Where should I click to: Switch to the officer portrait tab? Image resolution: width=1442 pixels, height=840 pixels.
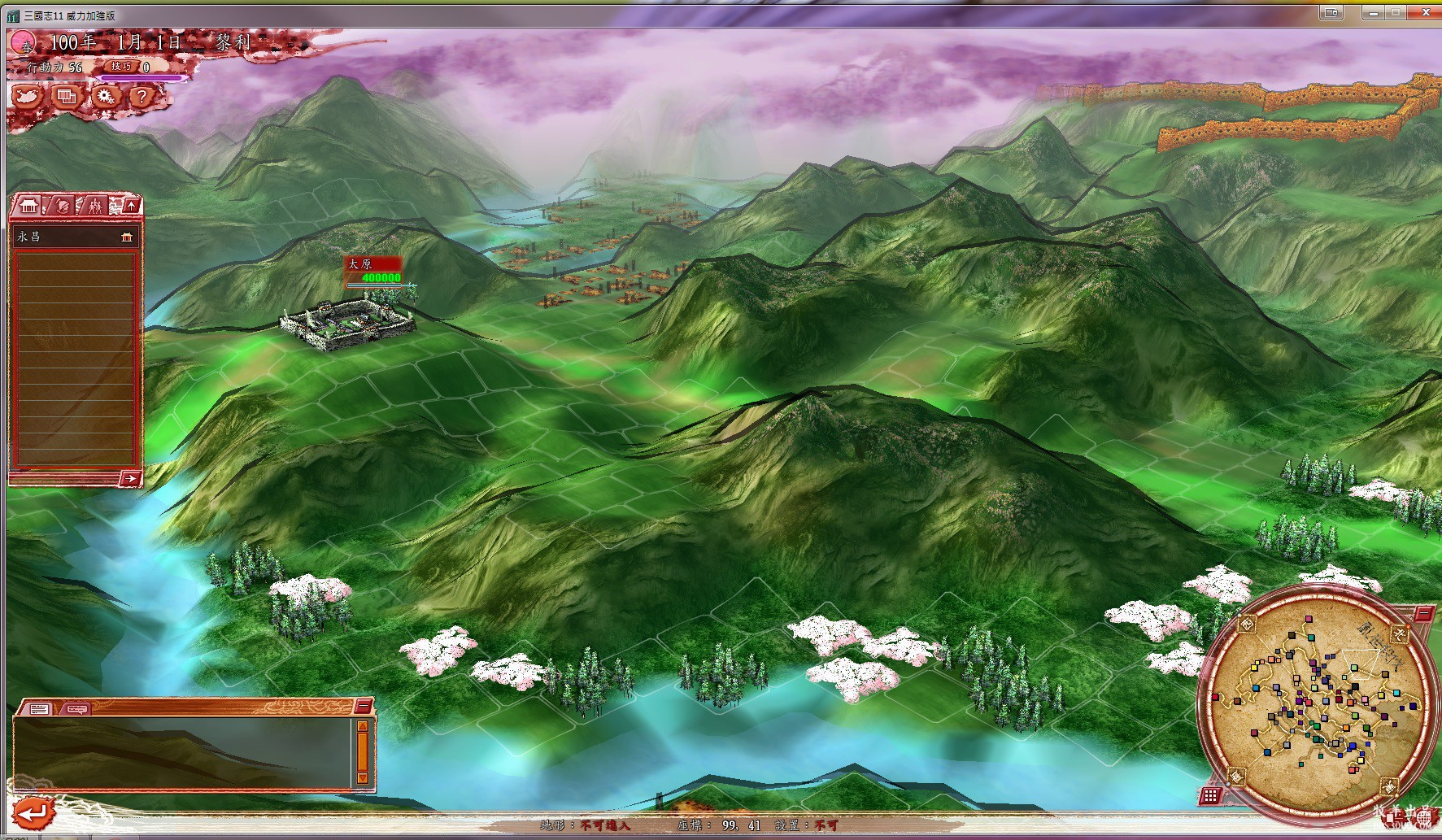point(63,206)
